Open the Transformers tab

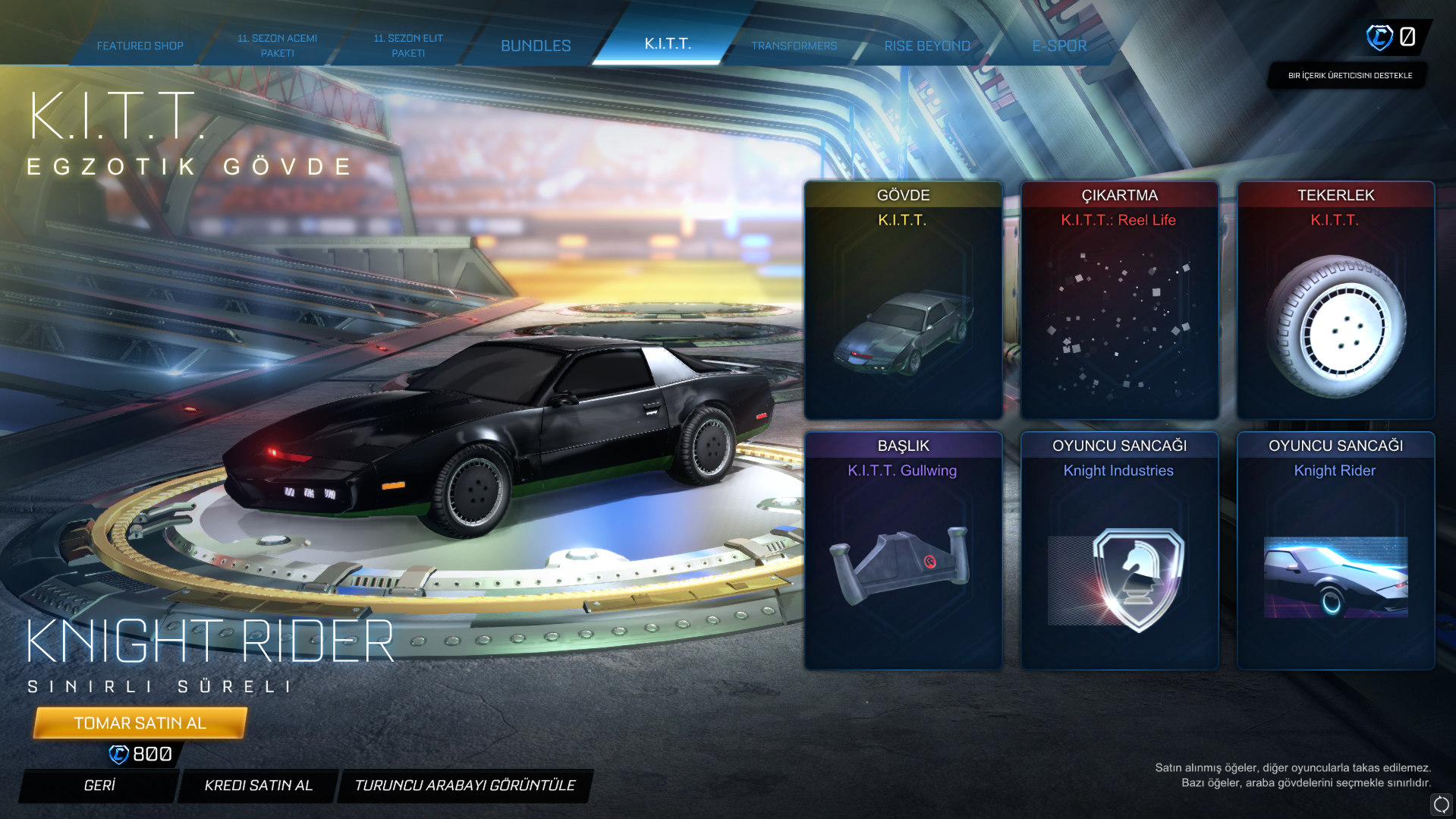794,46
